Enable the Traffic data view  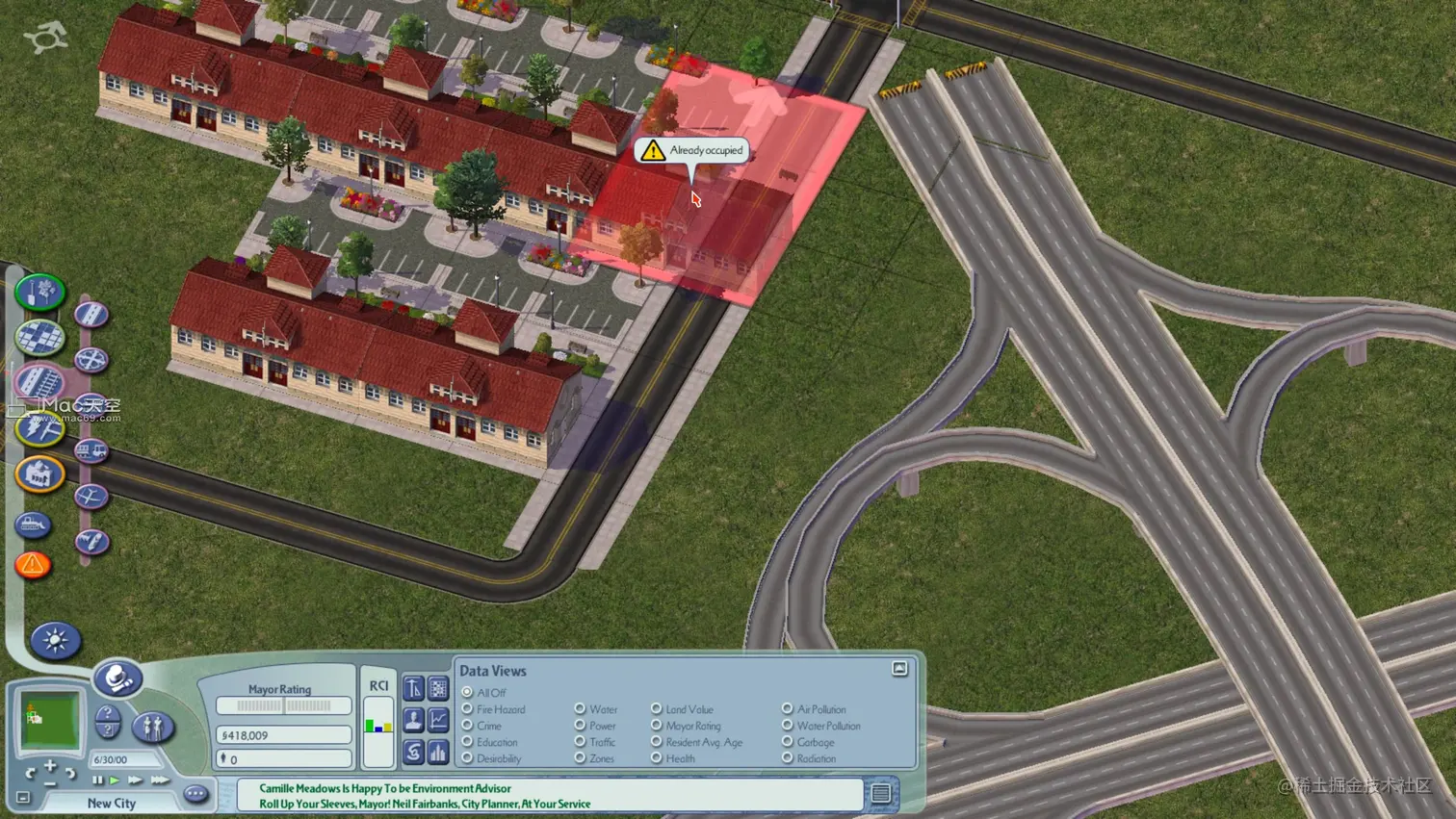[580, 742]
